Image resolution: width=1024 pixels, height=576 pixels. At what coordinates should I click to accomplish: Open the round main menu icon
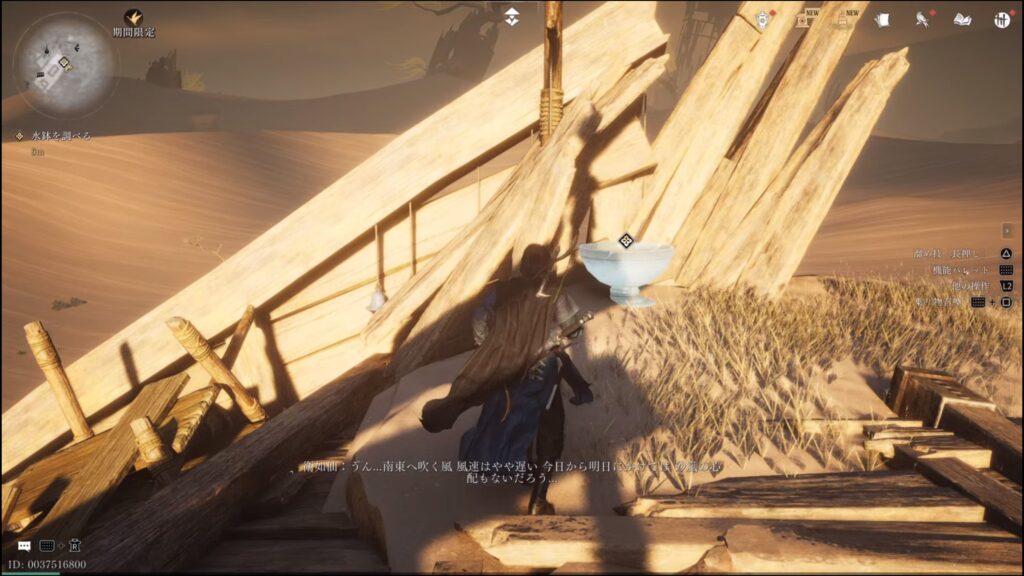[1001, 19]
